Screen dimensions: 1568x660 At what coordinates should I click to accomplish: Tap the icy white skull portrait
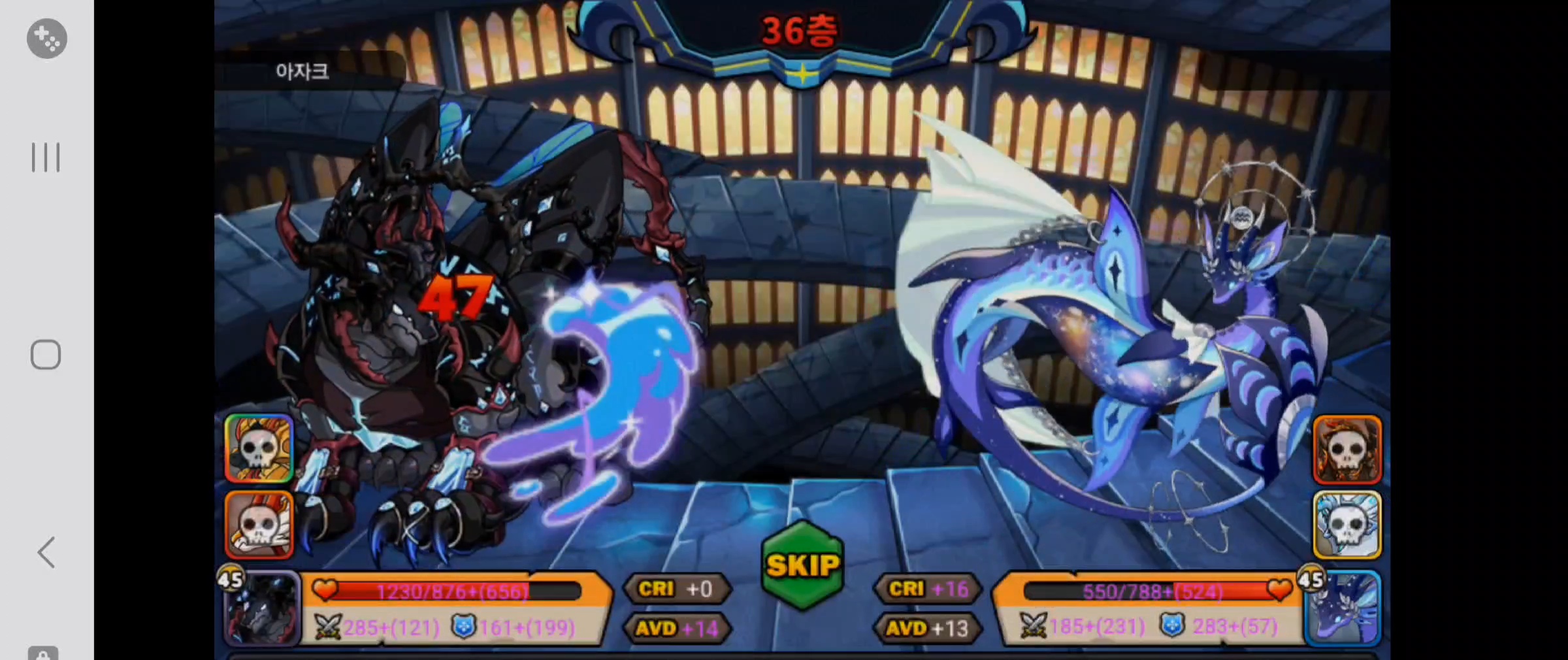1347,525
